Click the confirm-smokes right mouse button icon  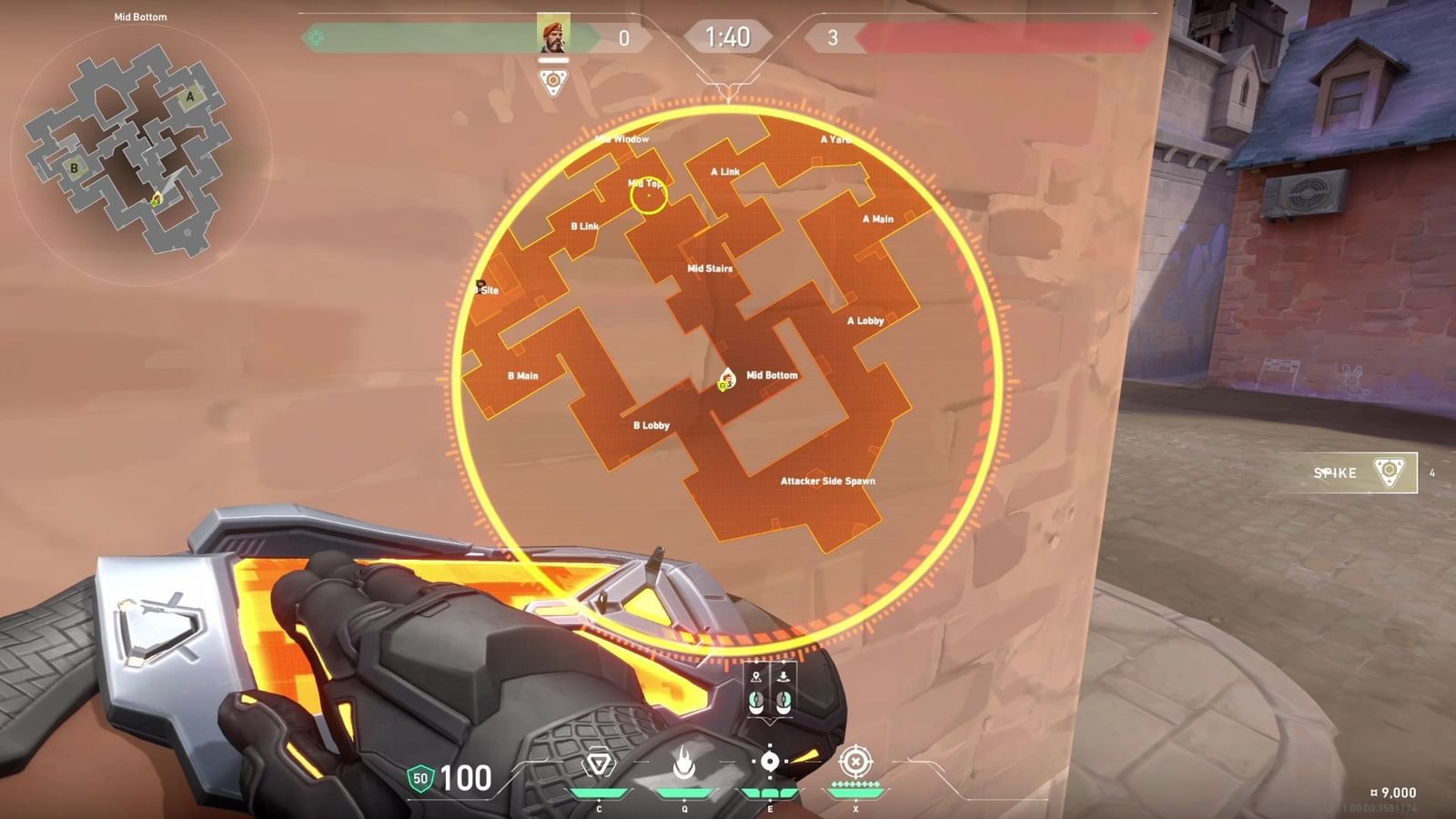(x=784, y=701)
